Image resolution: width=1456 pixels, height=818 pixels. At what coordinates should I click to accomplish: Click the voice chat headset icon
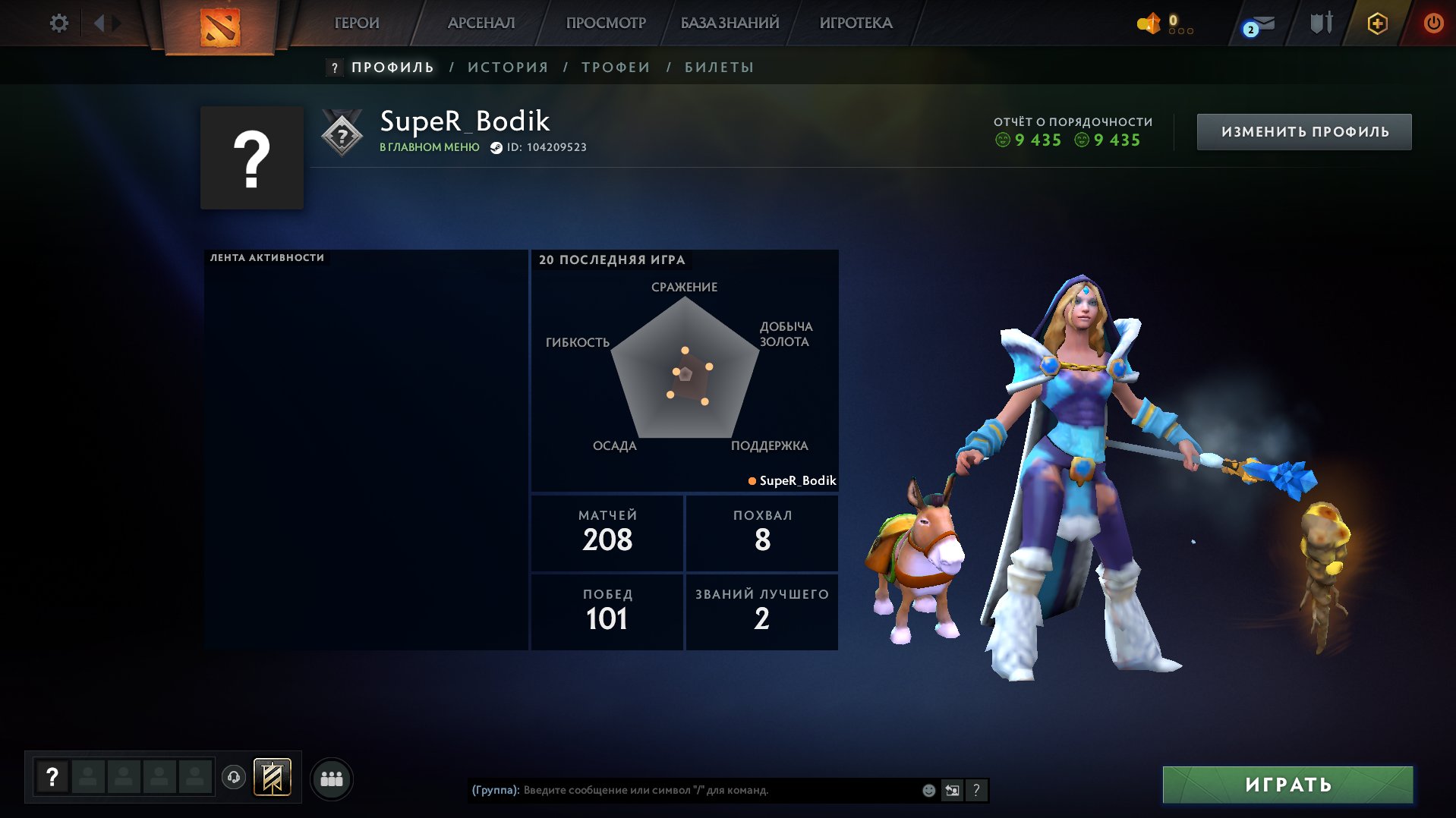234,778
